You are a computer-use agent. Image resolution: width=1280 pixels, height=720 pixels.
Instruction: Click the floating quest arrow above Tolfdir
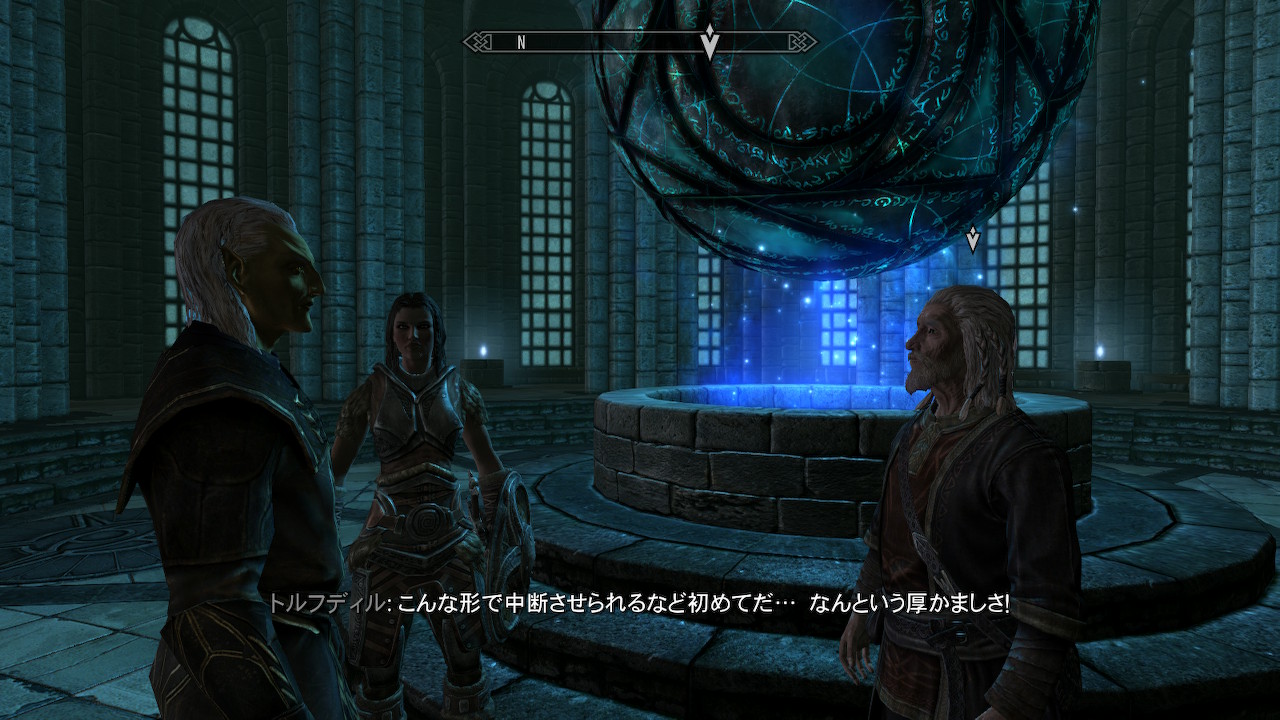click(x=972, y=239)
